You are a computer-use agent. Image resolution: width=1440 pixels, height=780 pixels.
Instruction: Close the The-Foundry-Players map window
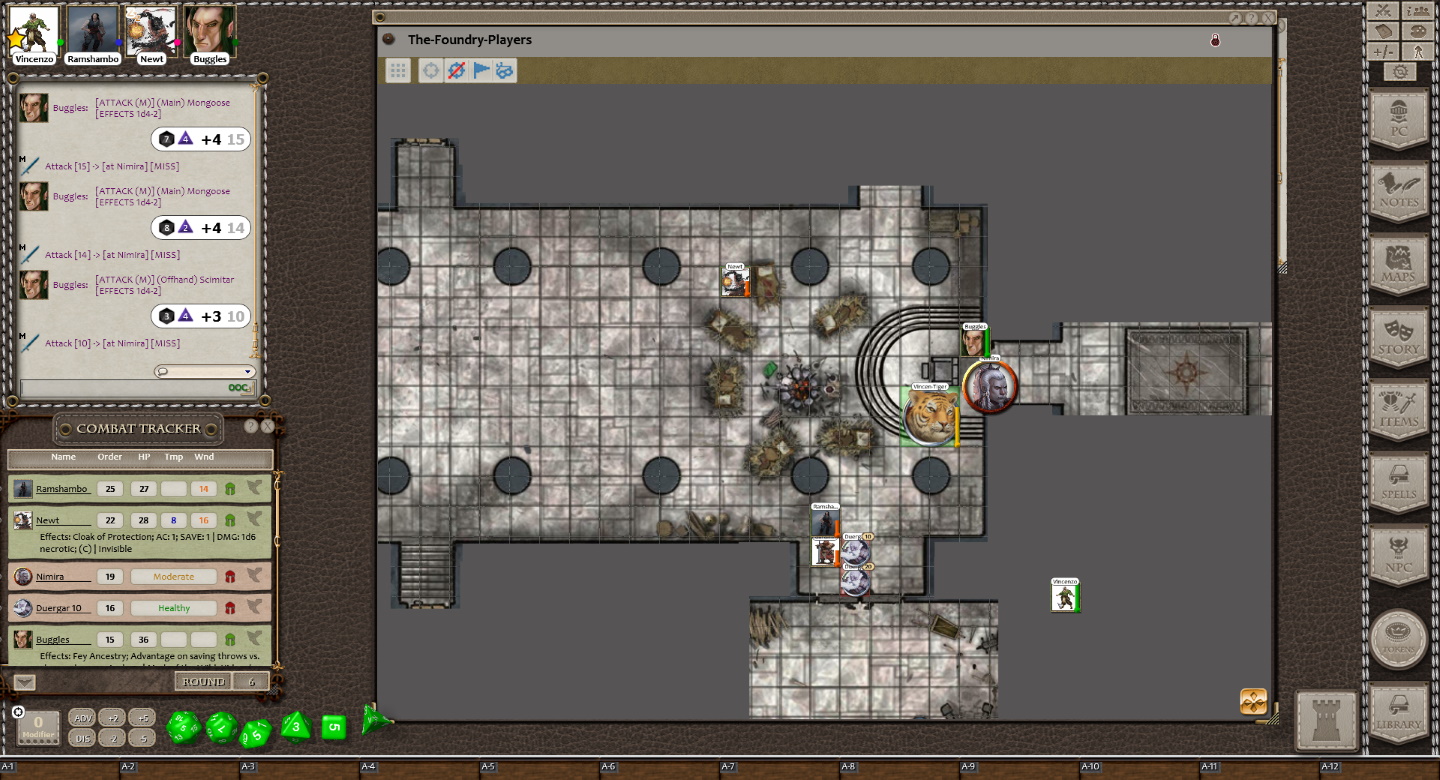[x=1268, y=18]
